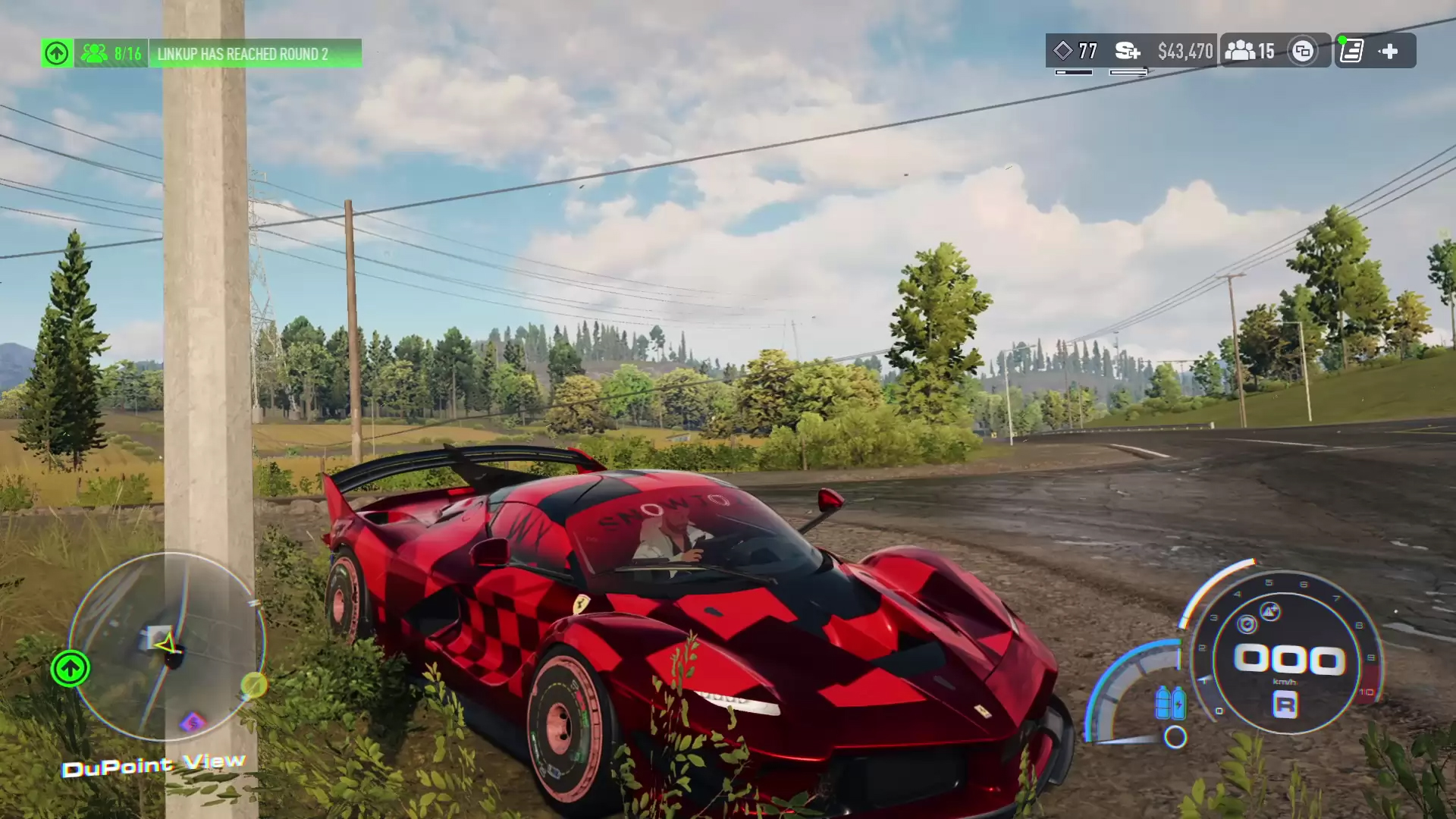Click the plus icon in top-right panel
The height and width of the screenshot is (819, 1456).
tap(1389, 51)
